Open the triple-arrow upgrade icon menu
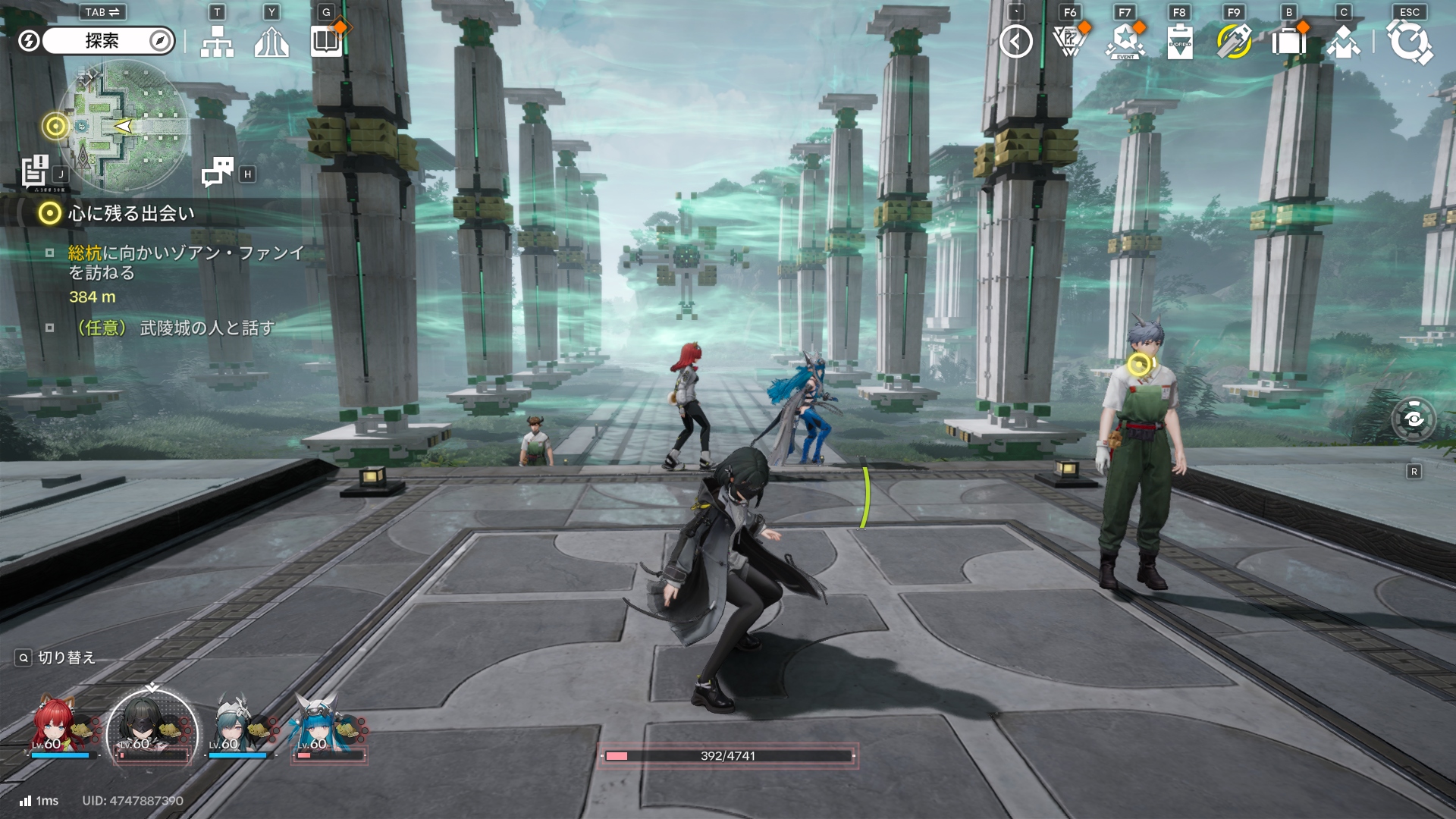This screenshot has width=1456, height=819. point(271,42)
